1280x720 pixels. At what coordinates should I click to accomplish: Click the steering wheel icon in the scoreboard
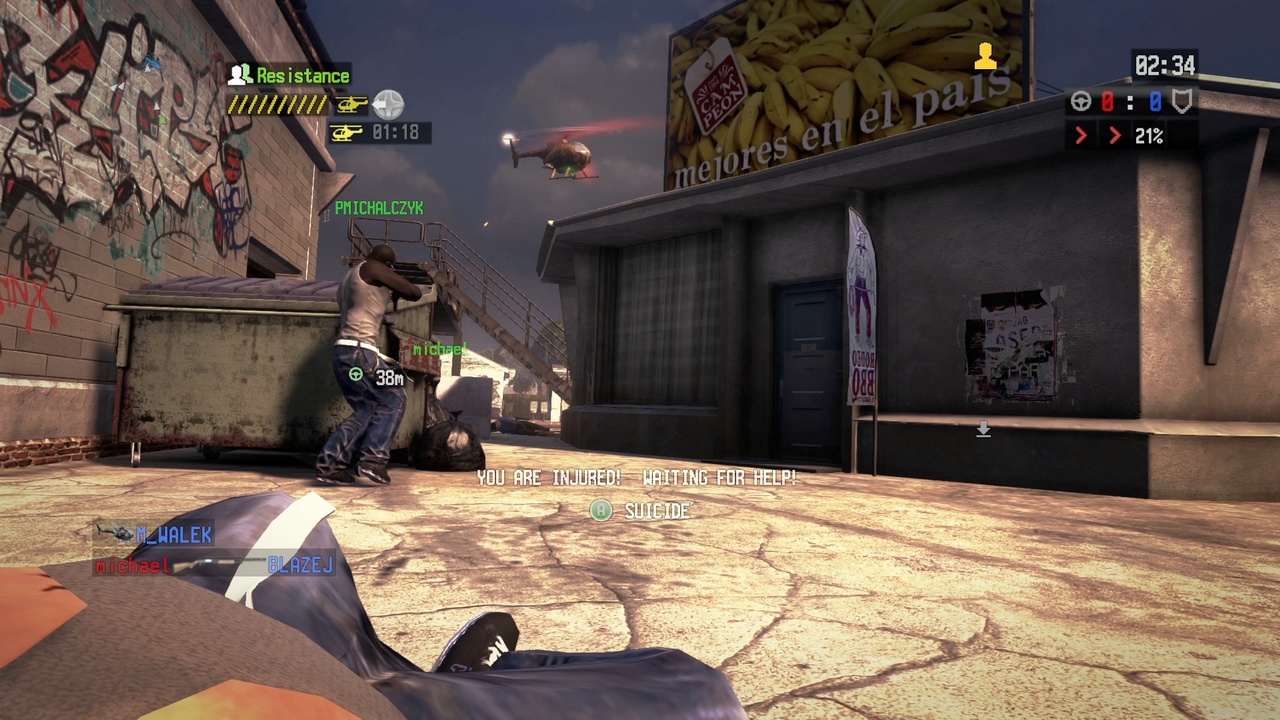click(x=1081, y=101)
